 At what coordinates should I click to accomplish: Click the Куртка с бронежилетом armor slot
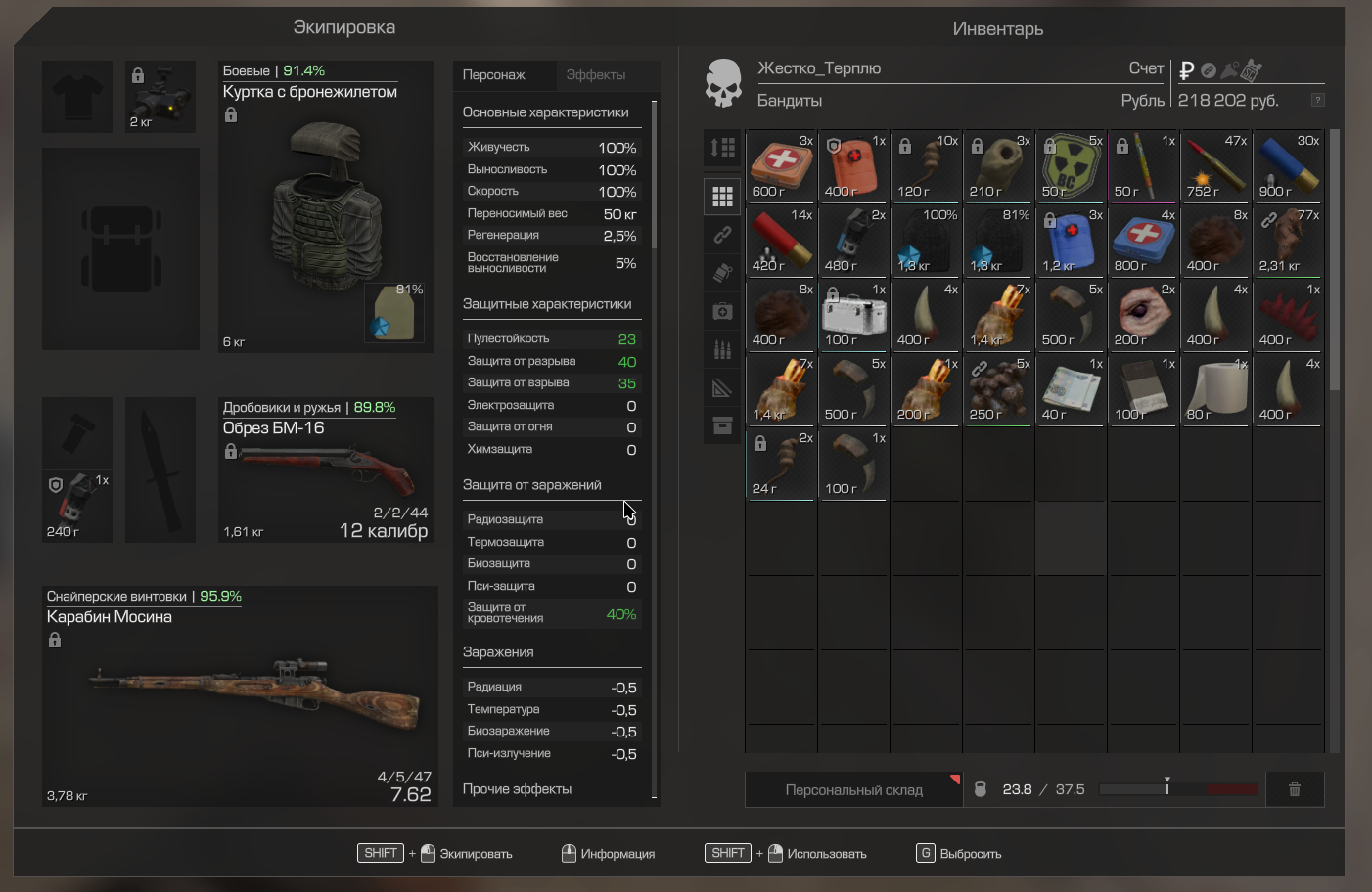click(x=326, y=206)
